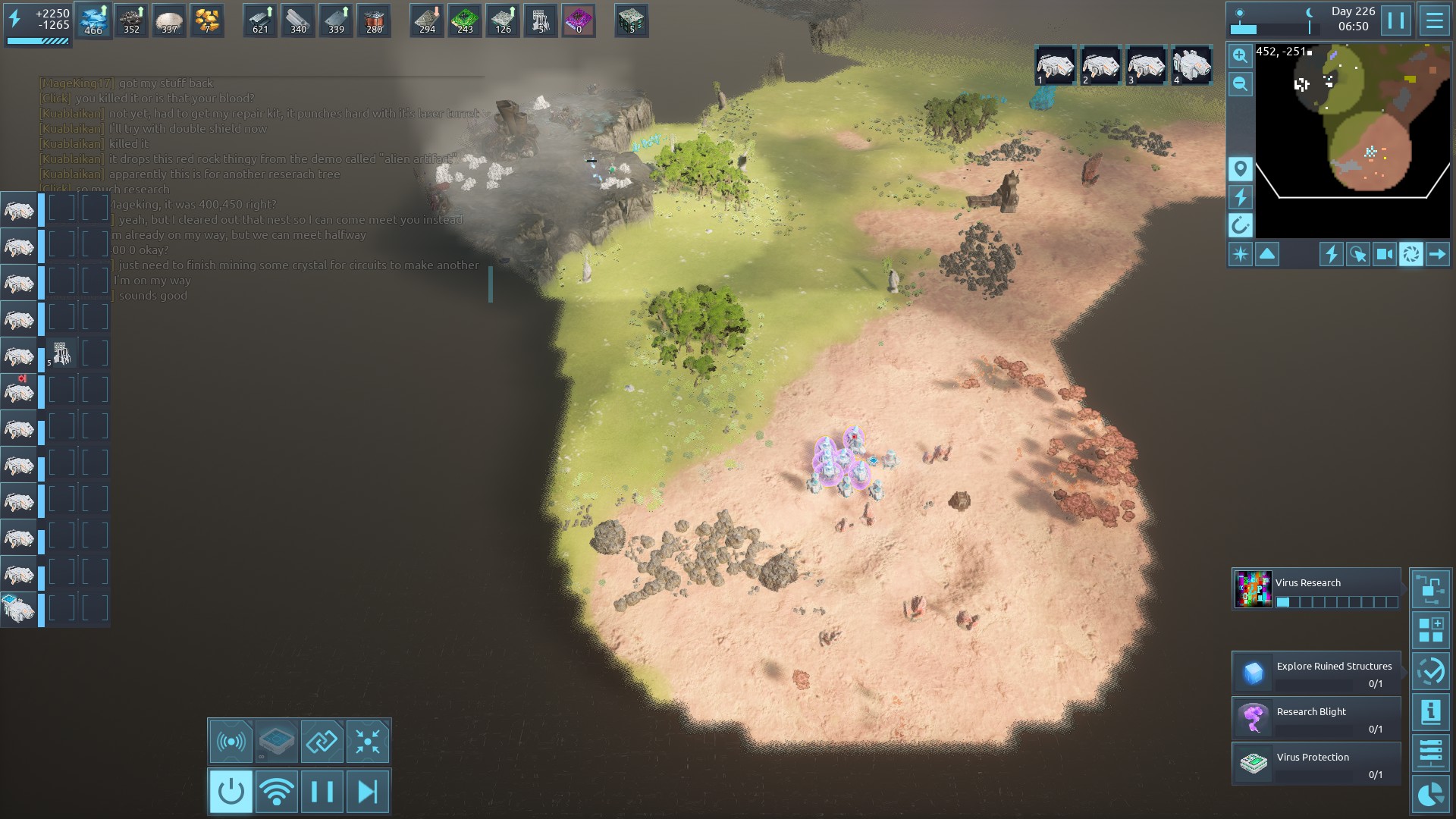Viewport: 1456px width, 819px height.
Task: Click the chain link button
Action: 322,741
